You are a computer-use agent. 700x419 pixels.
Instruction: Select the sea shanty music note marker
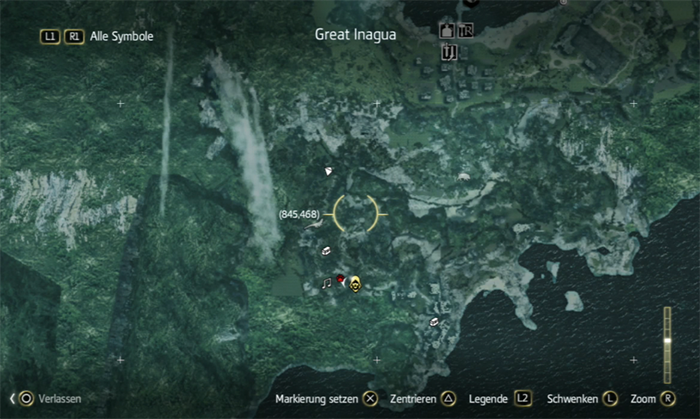tap(326, 283)
